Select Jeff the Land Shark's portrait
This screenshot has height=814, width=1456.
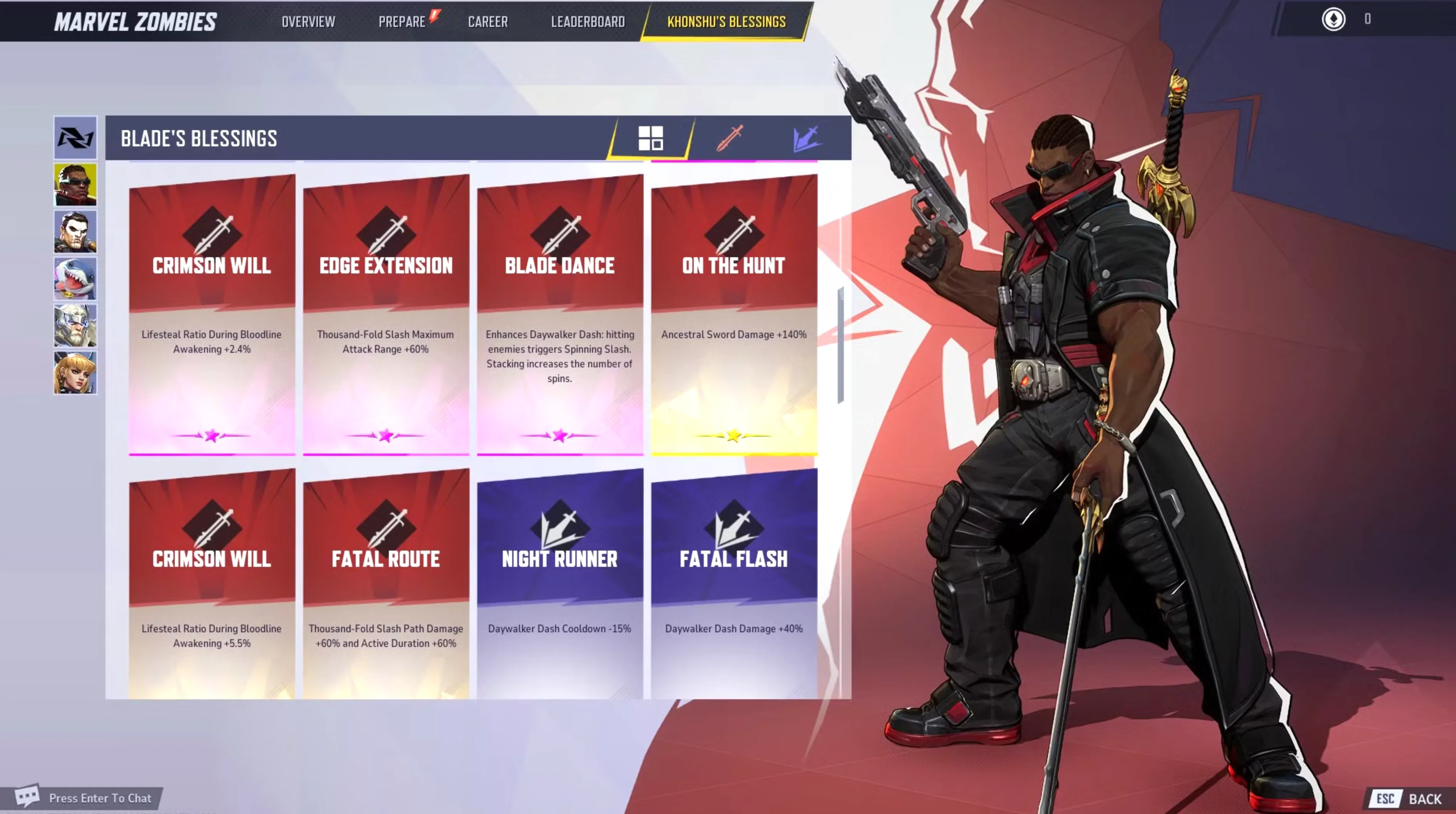click(75, 278)
